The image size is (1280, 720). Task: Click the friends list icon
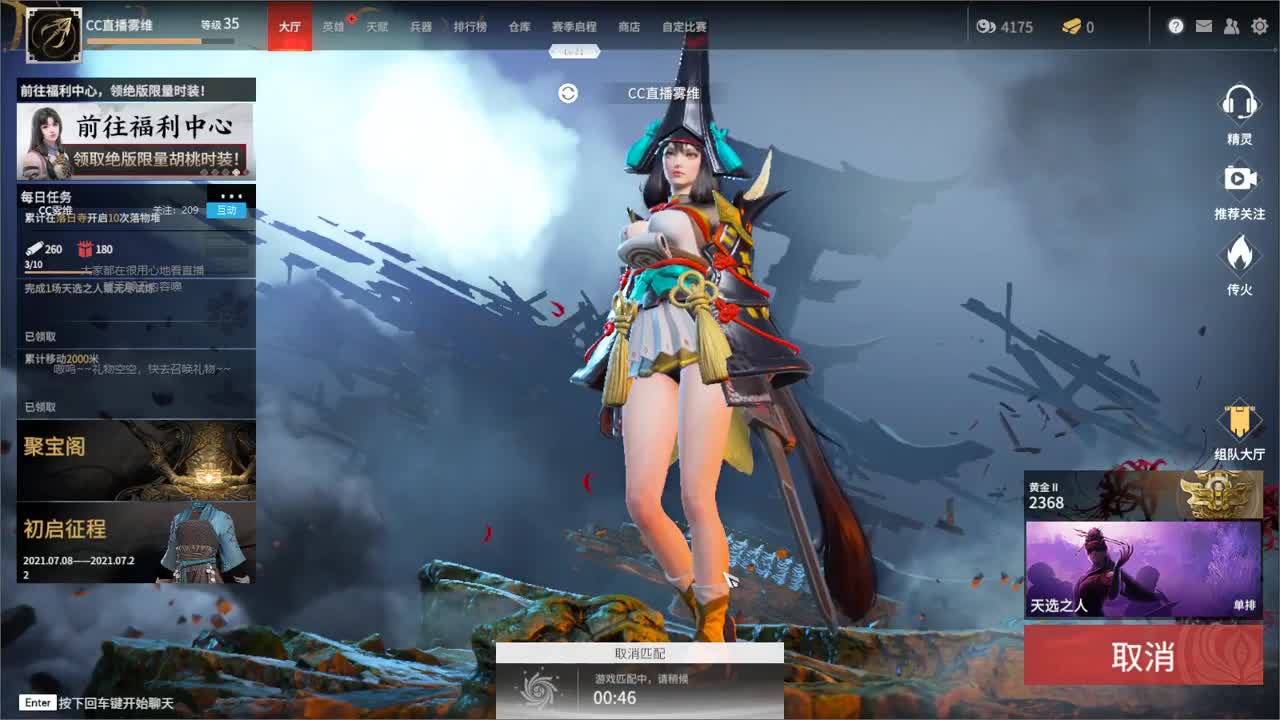coord(1231,26)
